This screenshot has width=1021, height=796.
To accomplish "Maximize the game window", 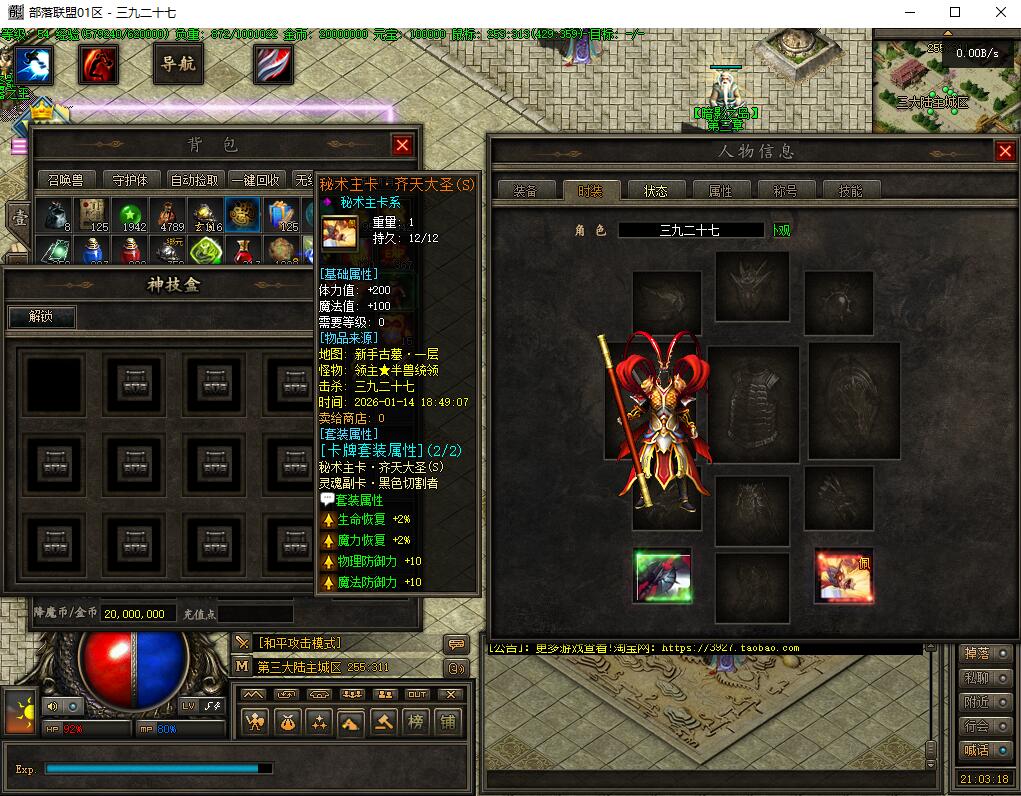I will click(954, 12).
